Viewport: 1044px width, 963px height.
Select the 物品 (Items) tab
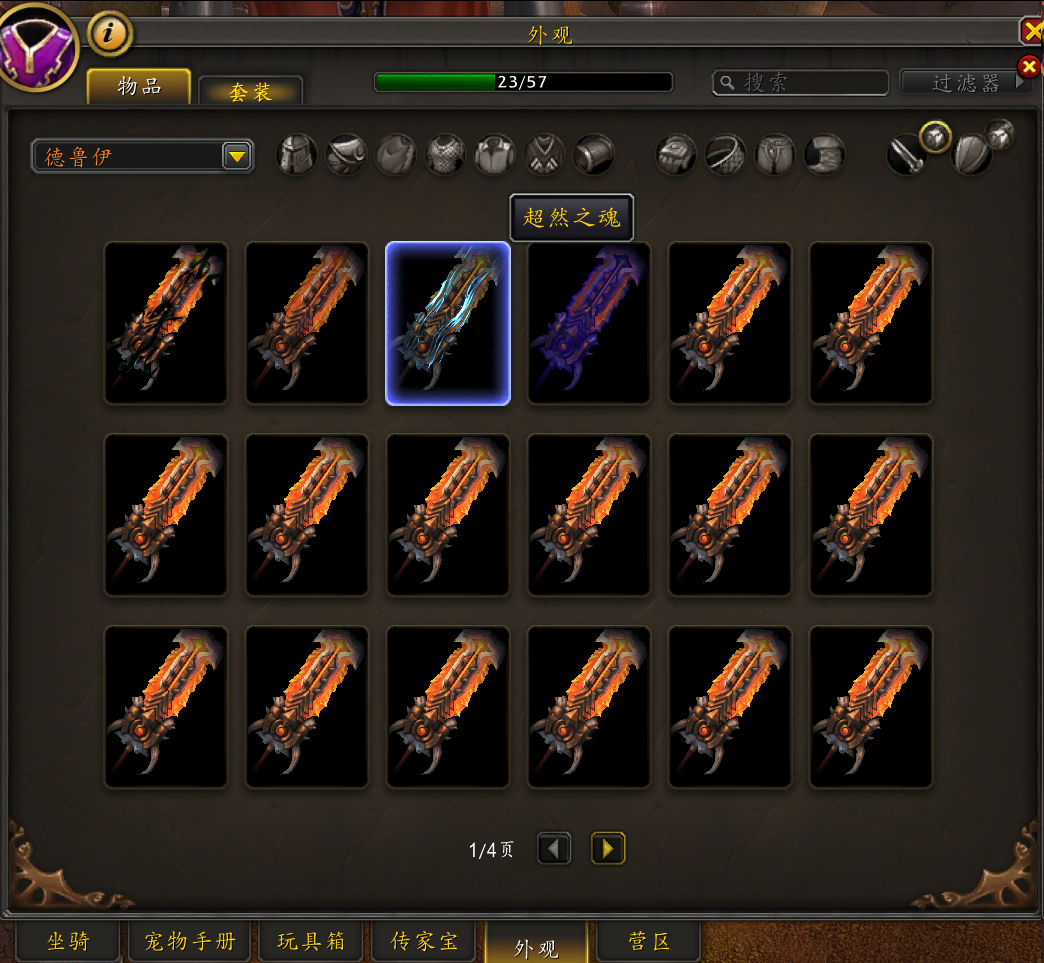tap(139, 86)
